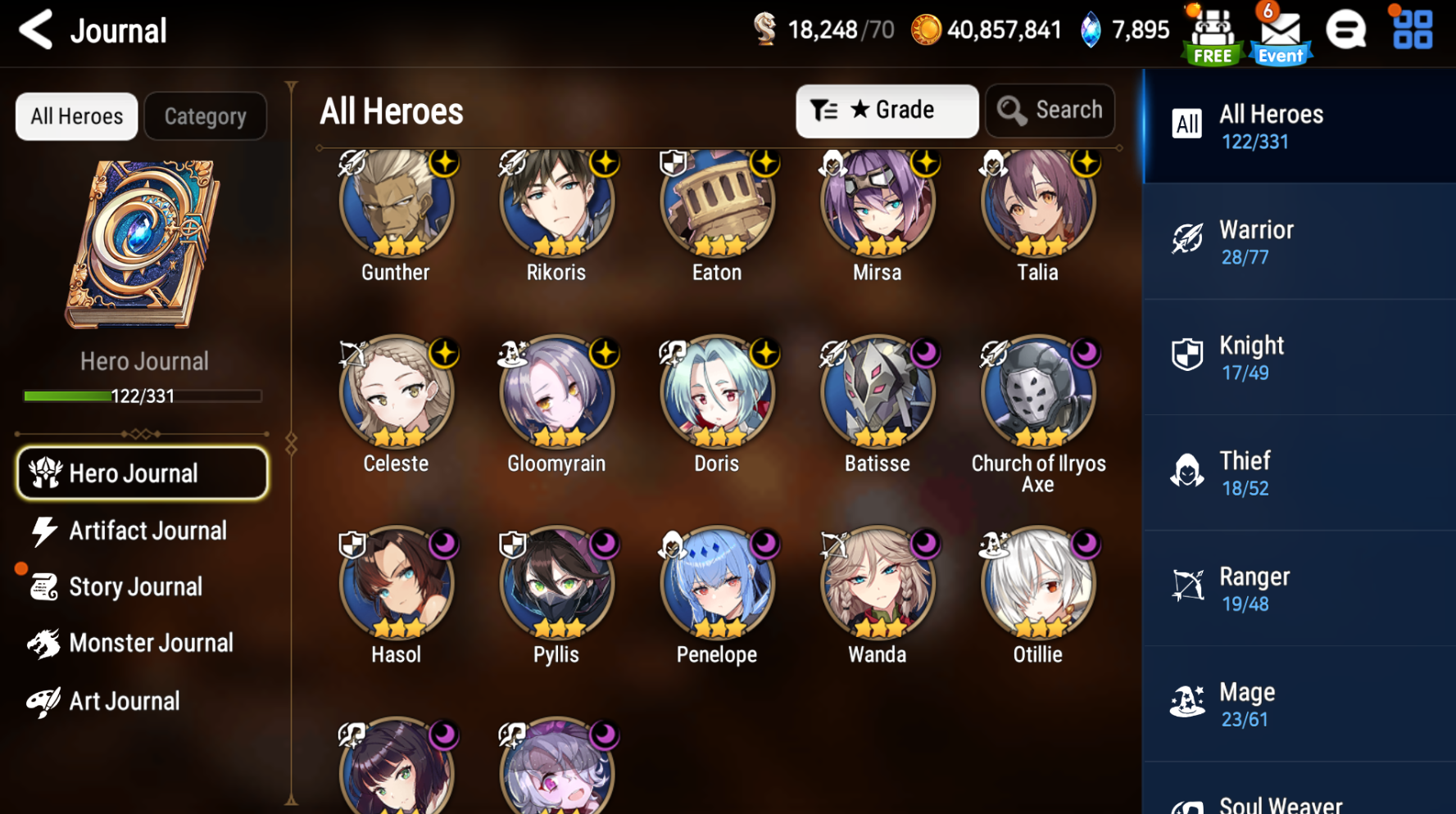The height and width of the screenshot is (814, 1456).
Task: Open the Search function
Action: (x=1050, y=111)
